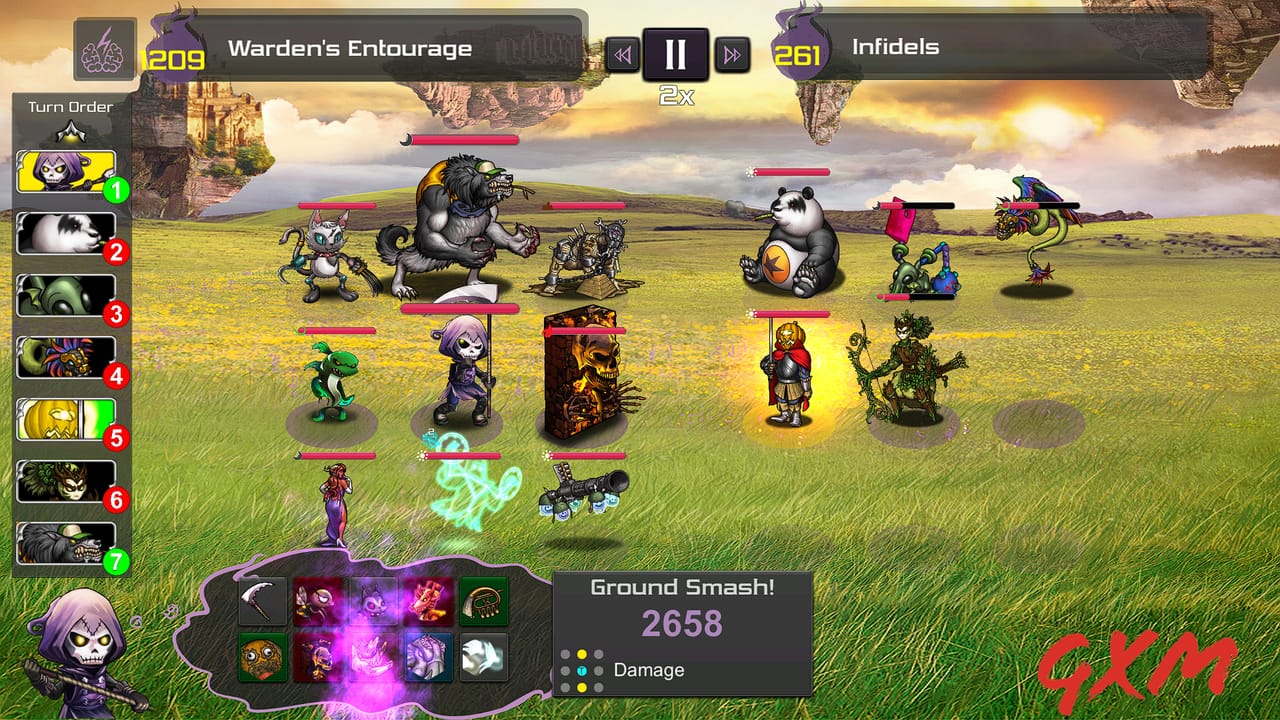Activate the orange face ability

point(263,658)
